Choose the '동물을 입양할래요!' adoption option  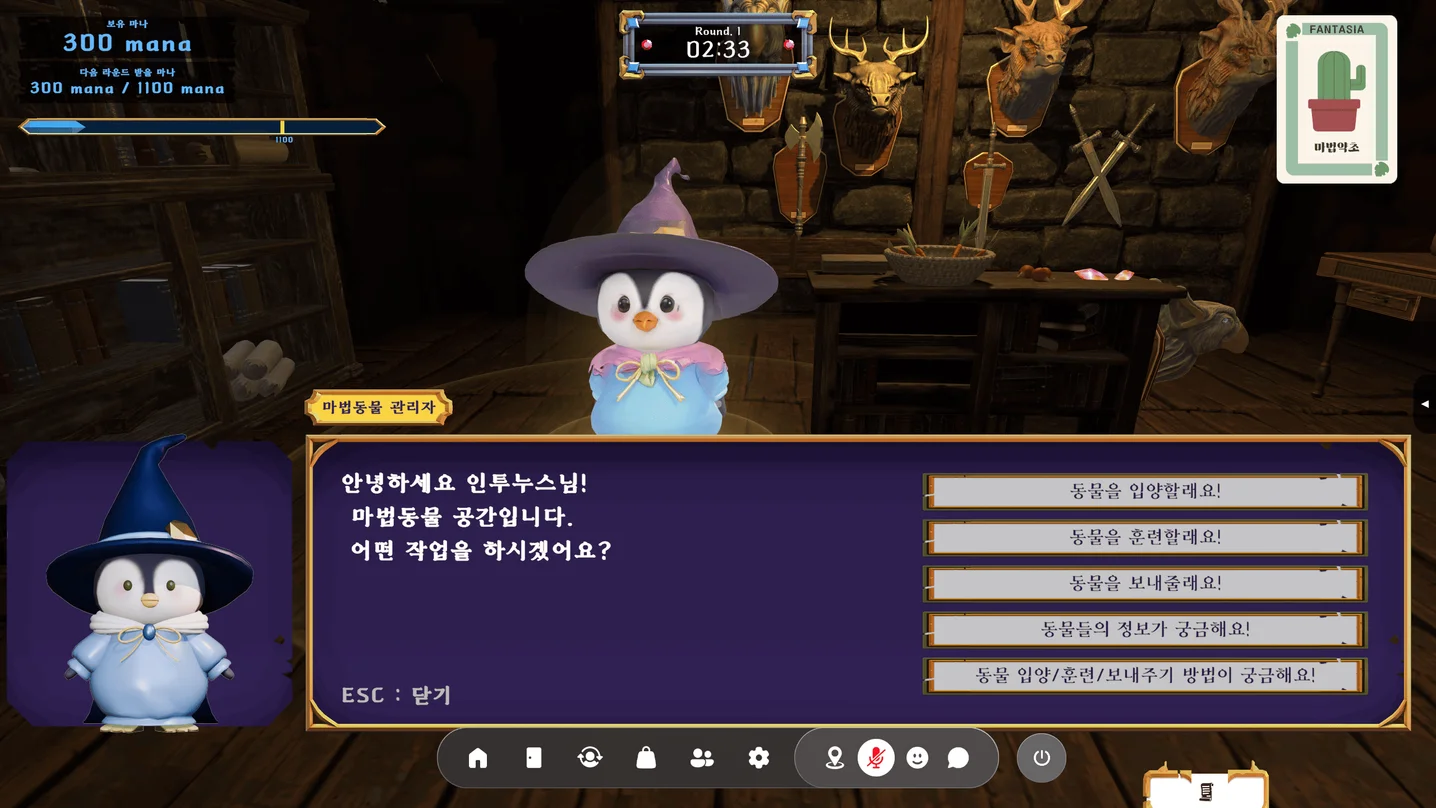tap(1145, 491)
